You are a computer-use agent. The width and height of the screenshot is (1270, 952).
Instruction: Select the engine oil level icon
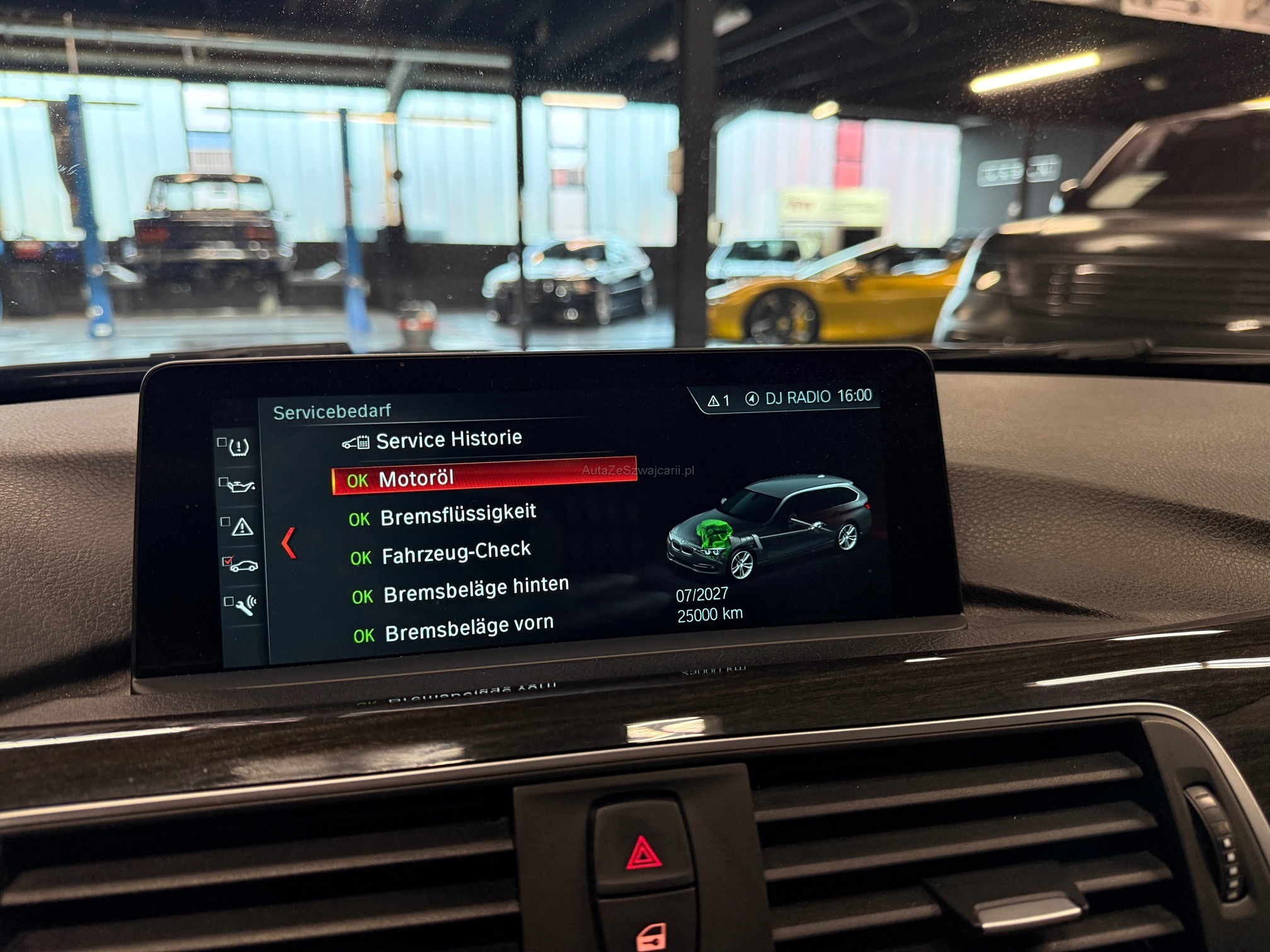(x=240, y=485)
